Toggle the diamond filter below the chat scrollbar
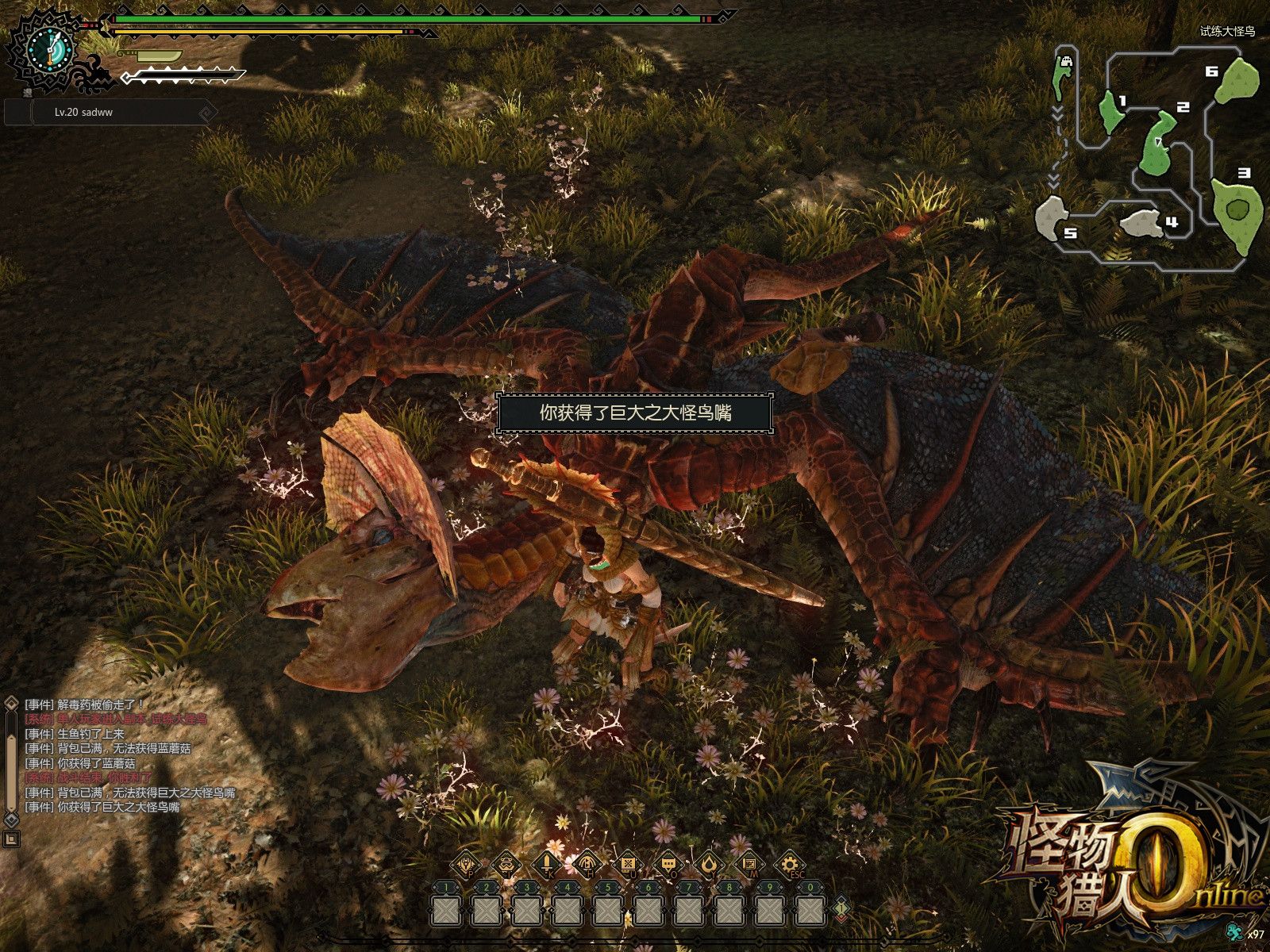The image size is (1270, 952). [x=11, y=819]
